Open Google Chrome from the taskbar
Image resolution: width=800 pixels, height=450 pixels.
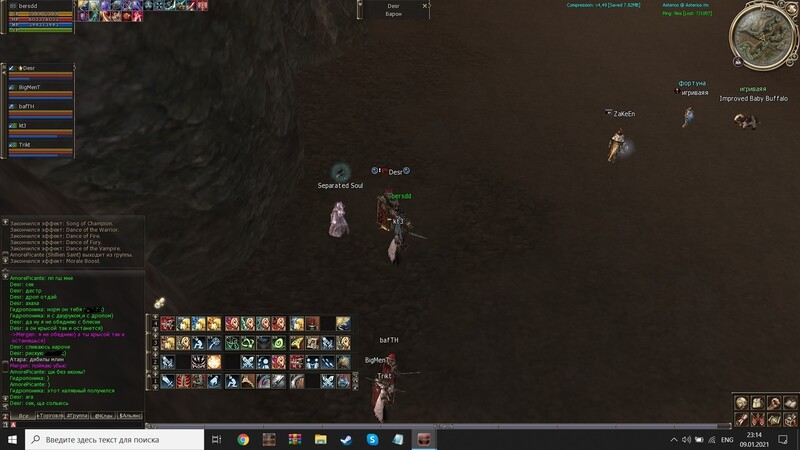[243, 439]
